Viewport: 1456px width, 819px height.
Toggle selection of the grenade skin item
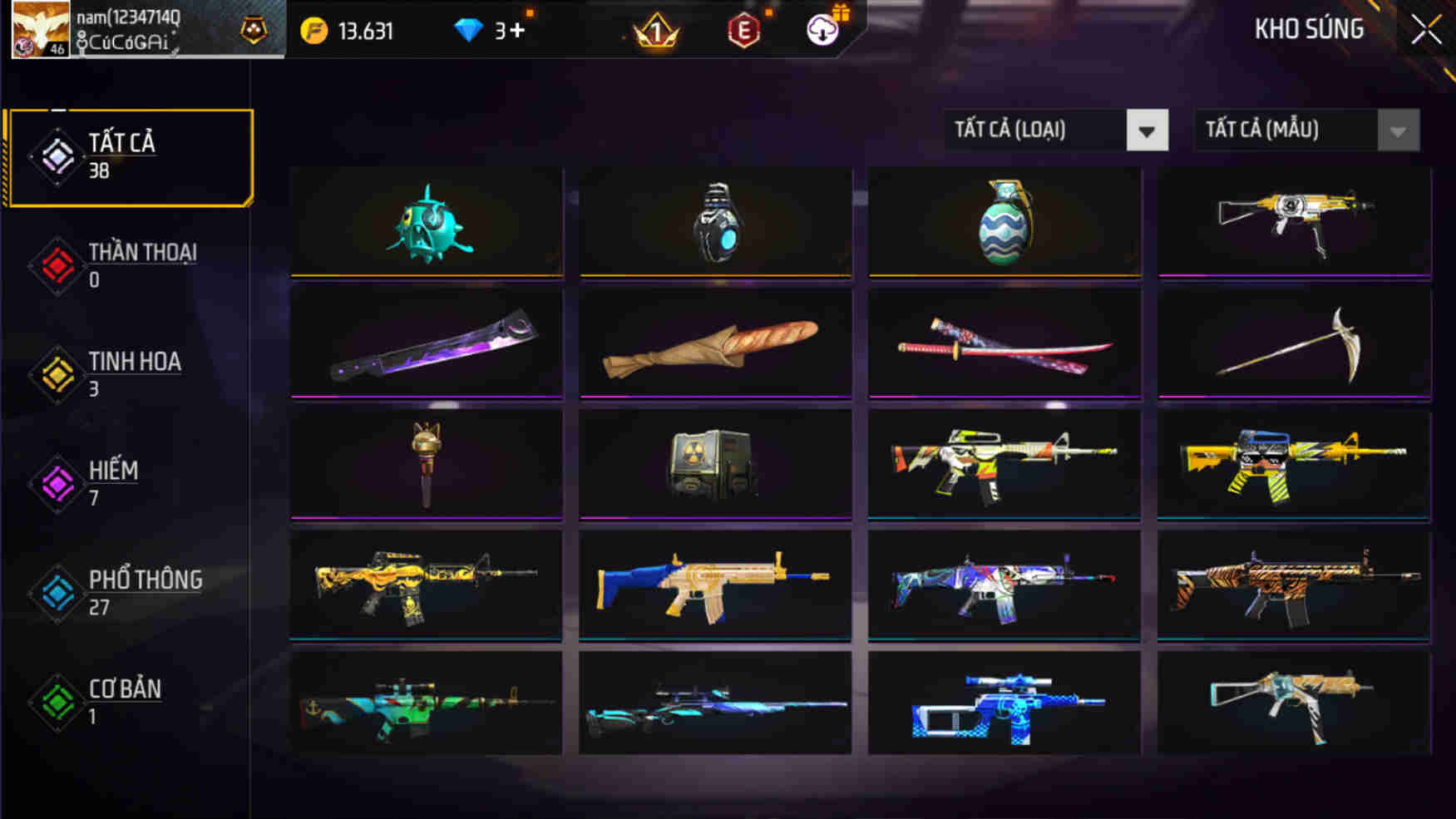(1004, 220)
